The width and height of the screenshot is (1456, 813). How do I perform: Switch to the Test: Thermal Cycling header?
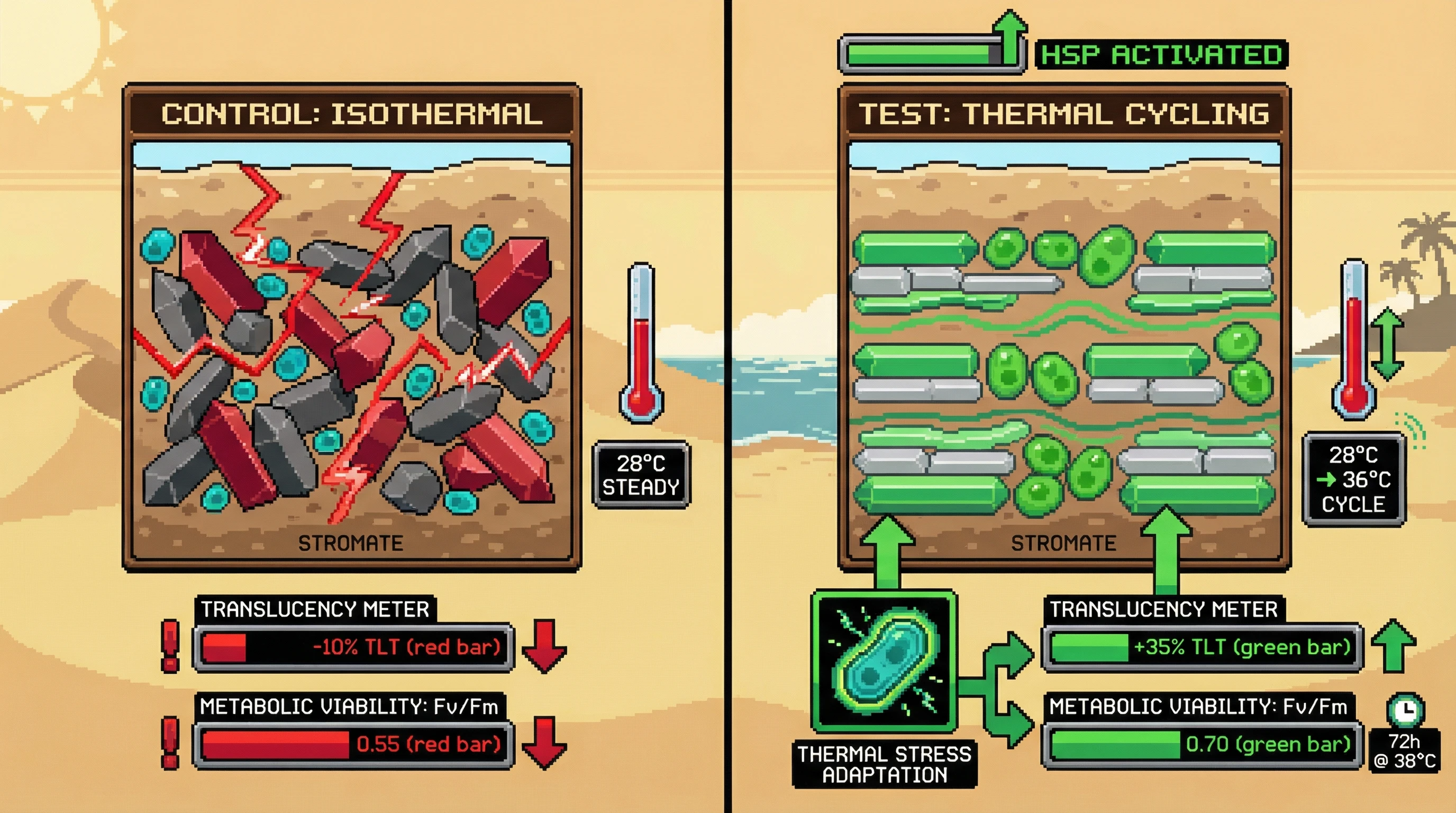coord(1064,114)
